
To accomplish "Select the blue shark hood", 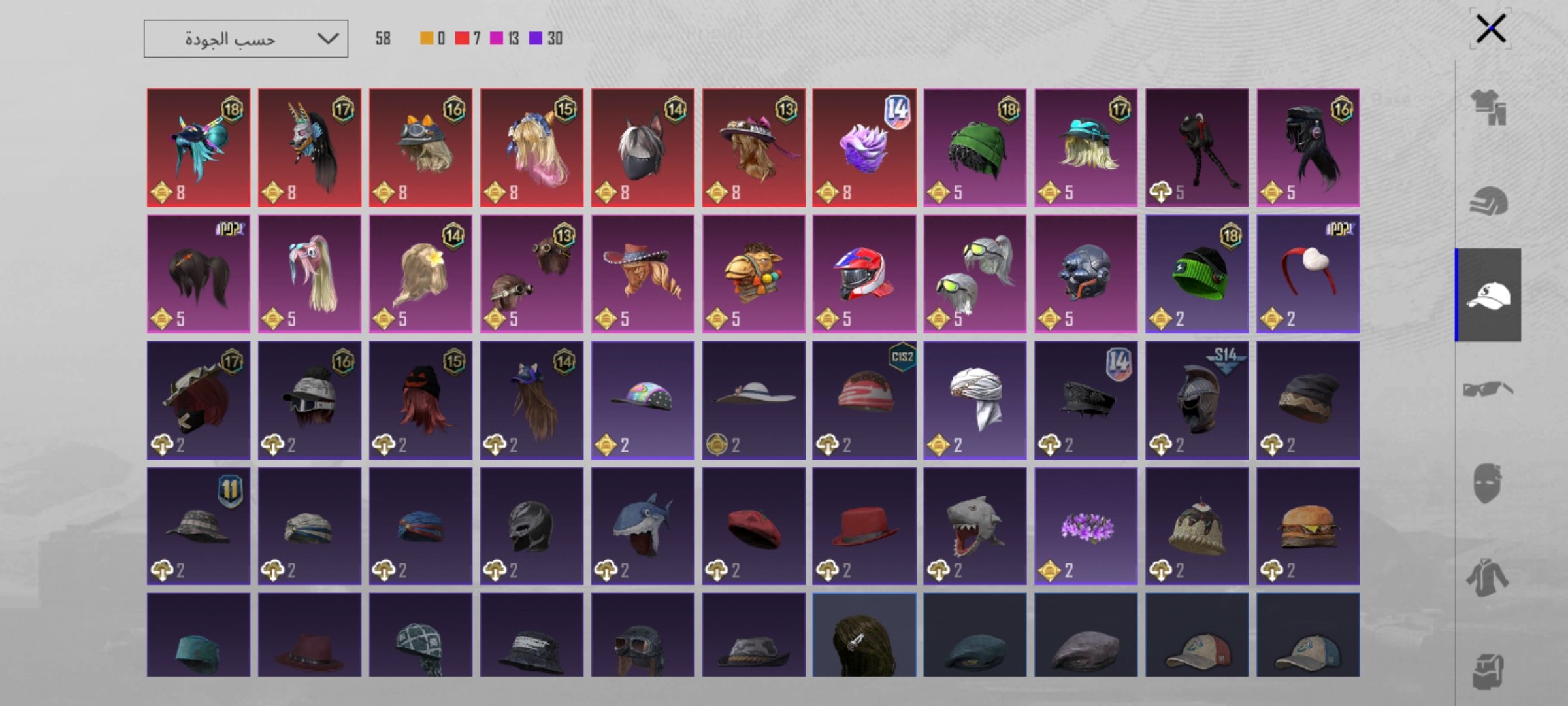I will (x=642, y=526).
